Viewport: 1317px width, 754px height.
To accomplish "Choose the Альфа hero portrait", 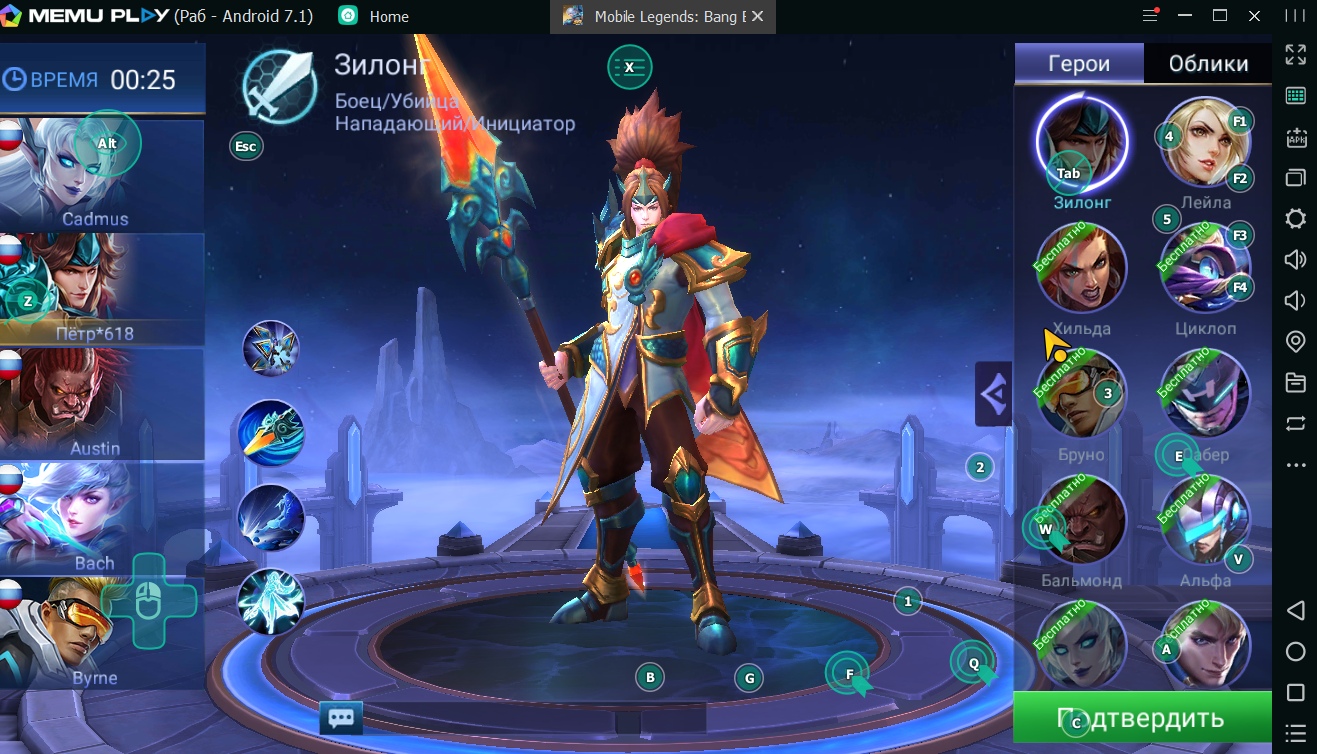I will click(x=1204, y=520).
